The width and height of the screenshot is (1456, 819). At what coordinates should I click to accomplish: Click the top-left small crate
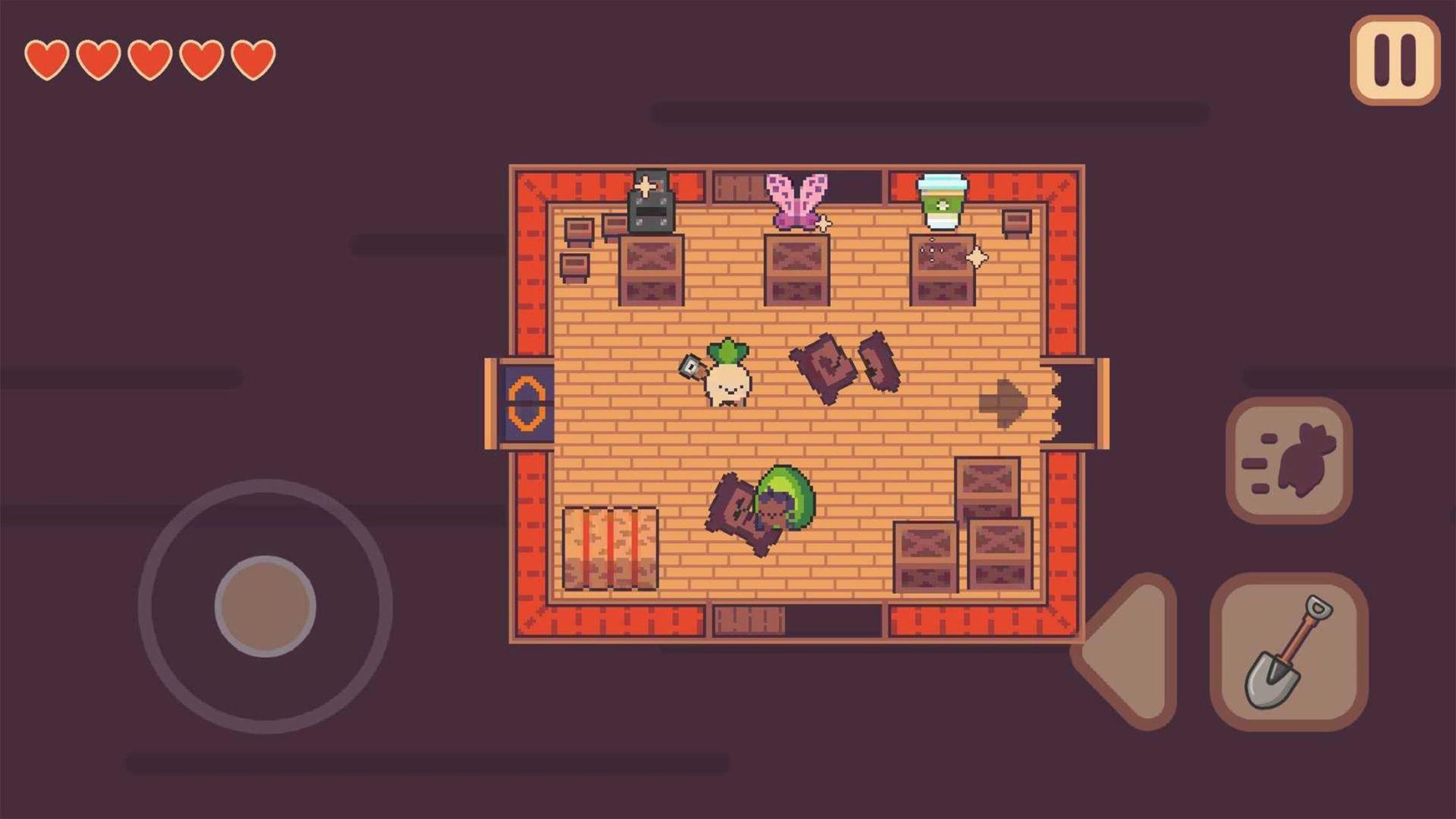tap(578, 231)
